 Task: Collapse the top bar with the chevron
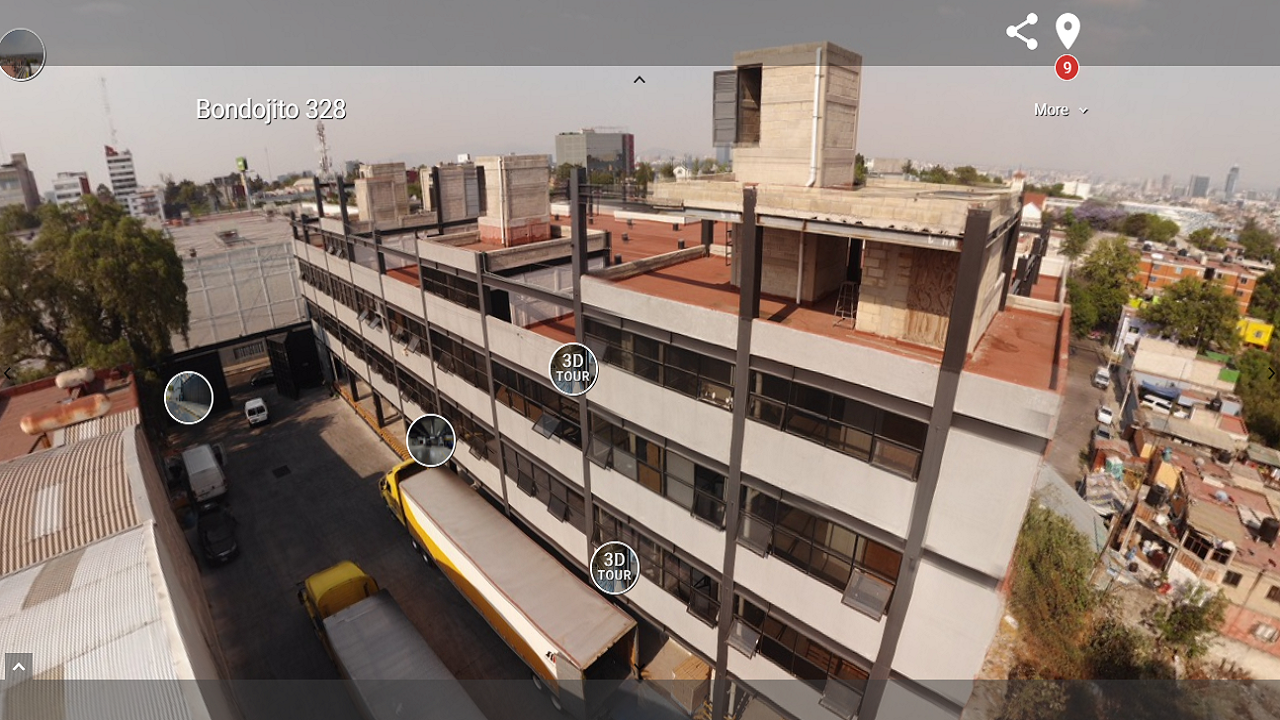click(x=639, y=80)
